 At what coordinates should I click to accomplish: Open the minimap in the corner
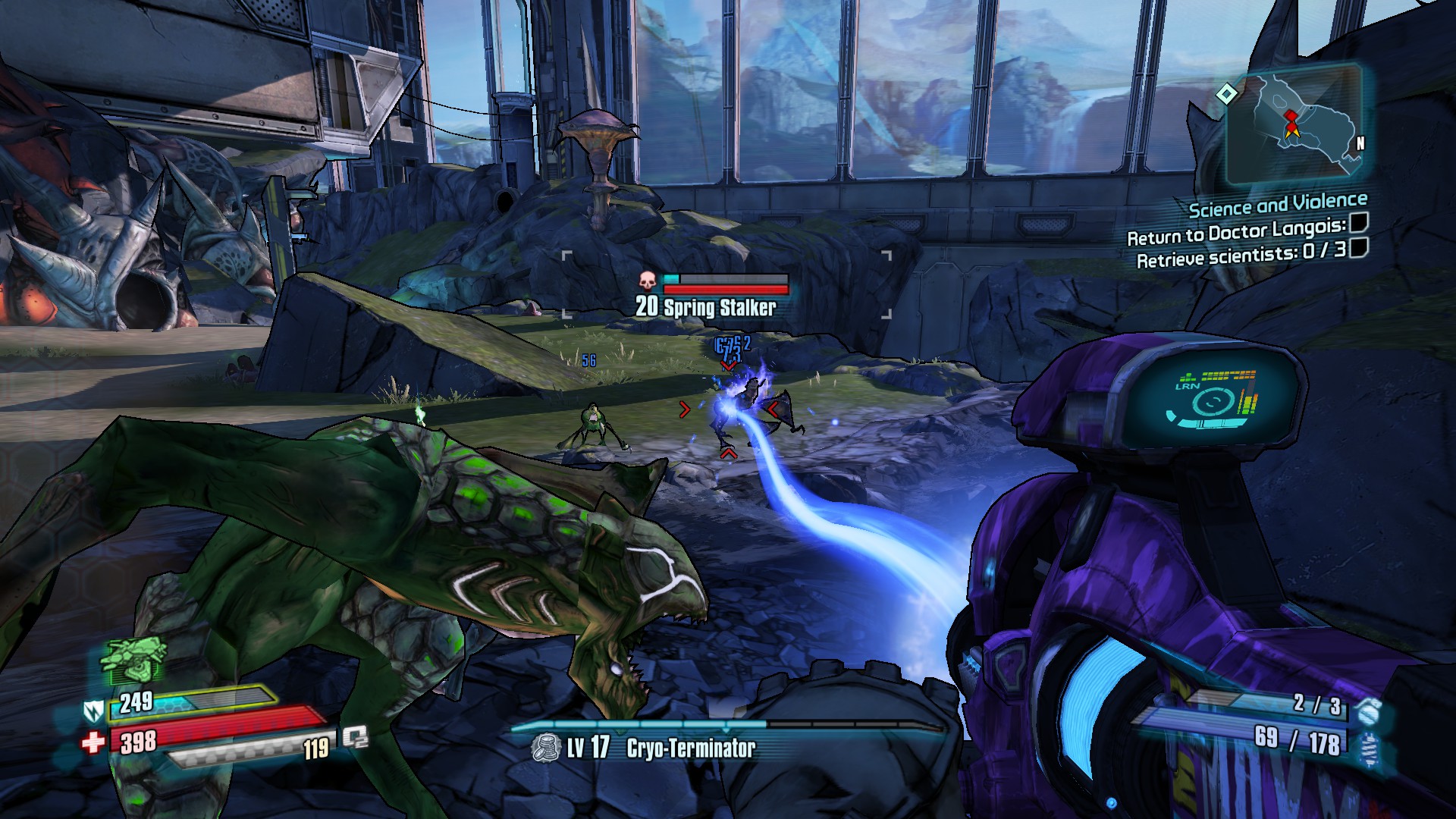pos(1294,125)
